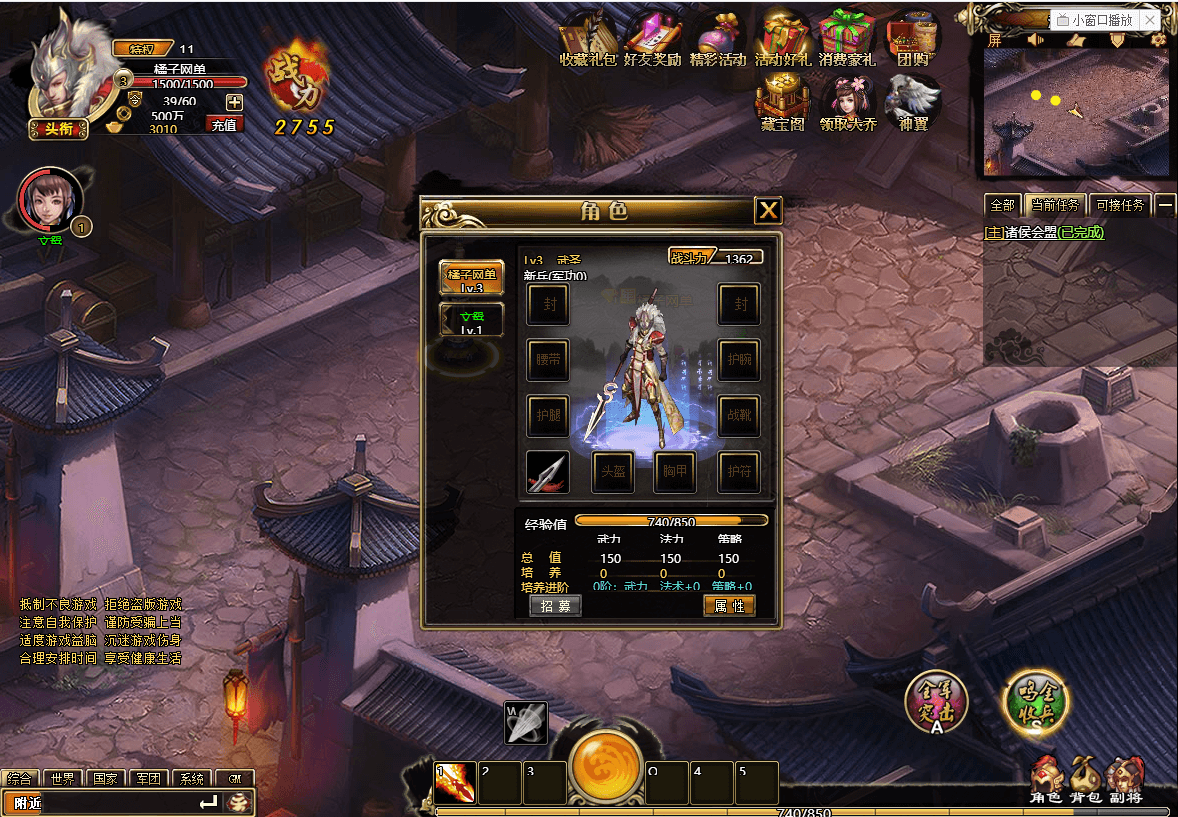Open the 收藏礼包 gift pack icon

point(590,42)
